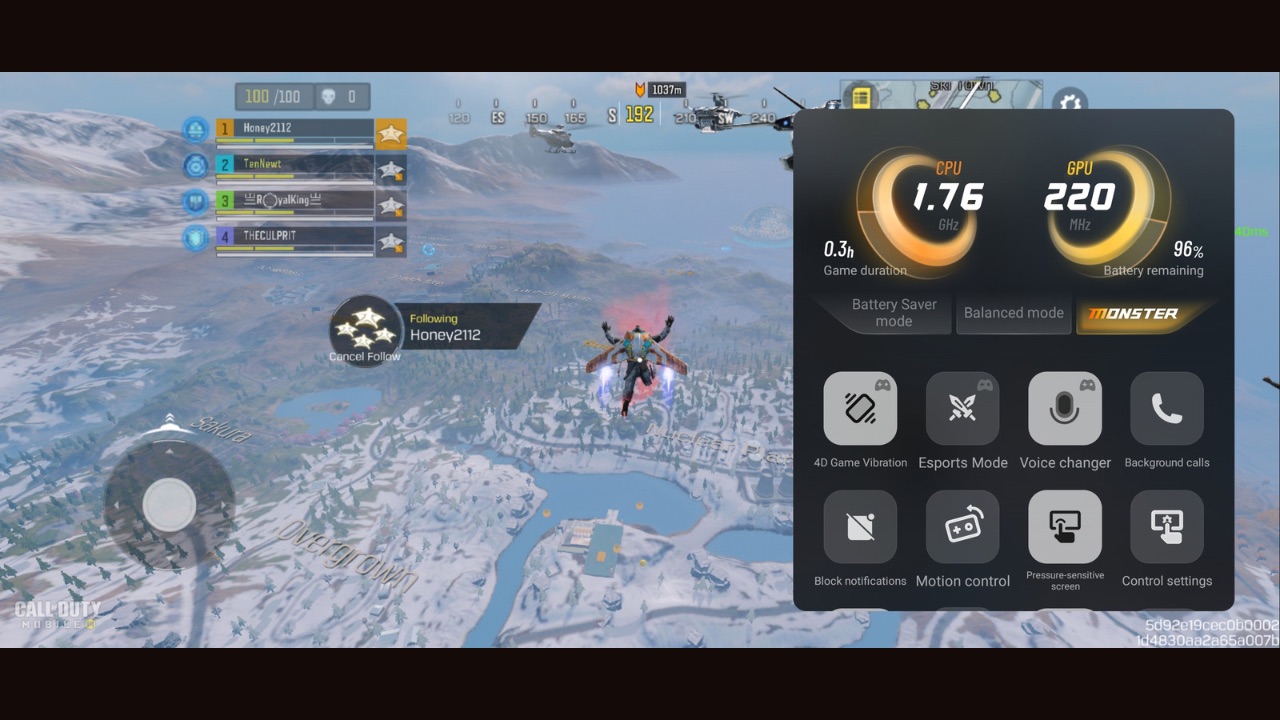Viewport: 1280px width, 720px height.
Task: Cancel following Honey2112
Action: (365, 331)
